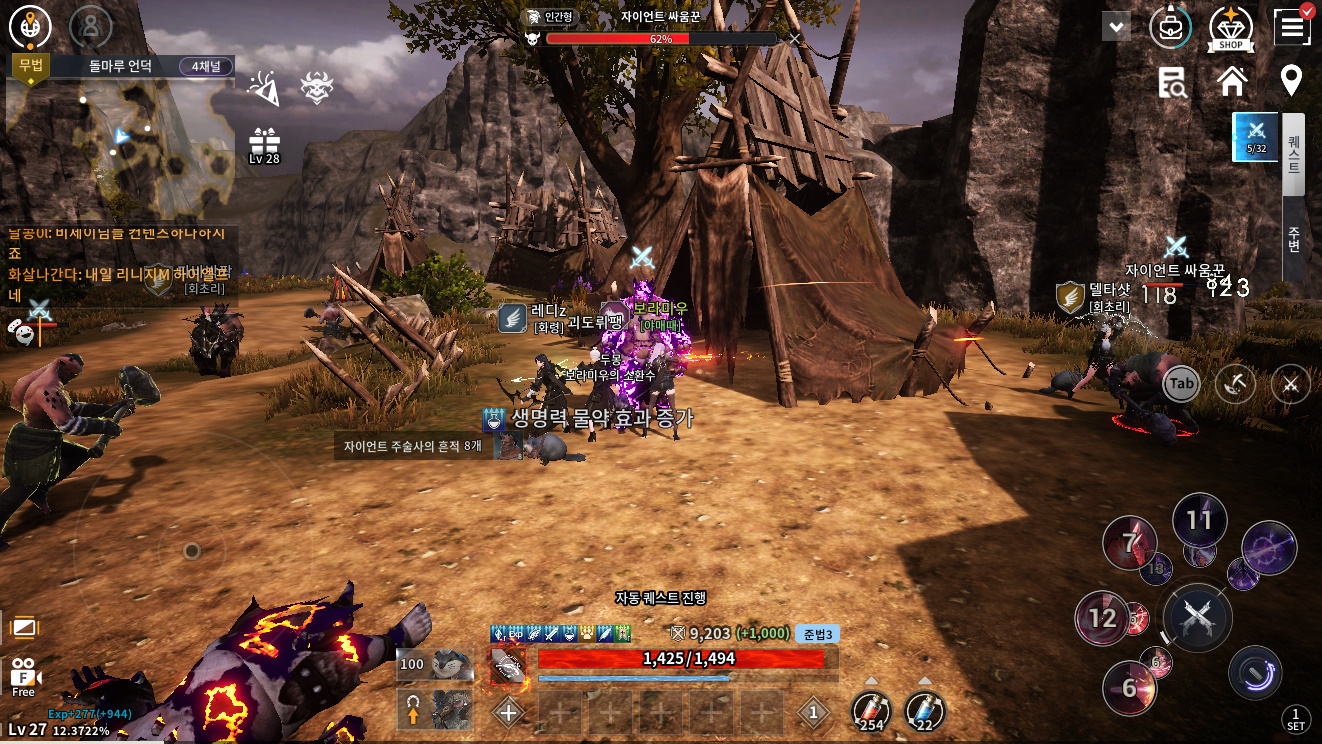Open the map location pin icon
The image size is (1322, 744).
tap(1291, 81)
